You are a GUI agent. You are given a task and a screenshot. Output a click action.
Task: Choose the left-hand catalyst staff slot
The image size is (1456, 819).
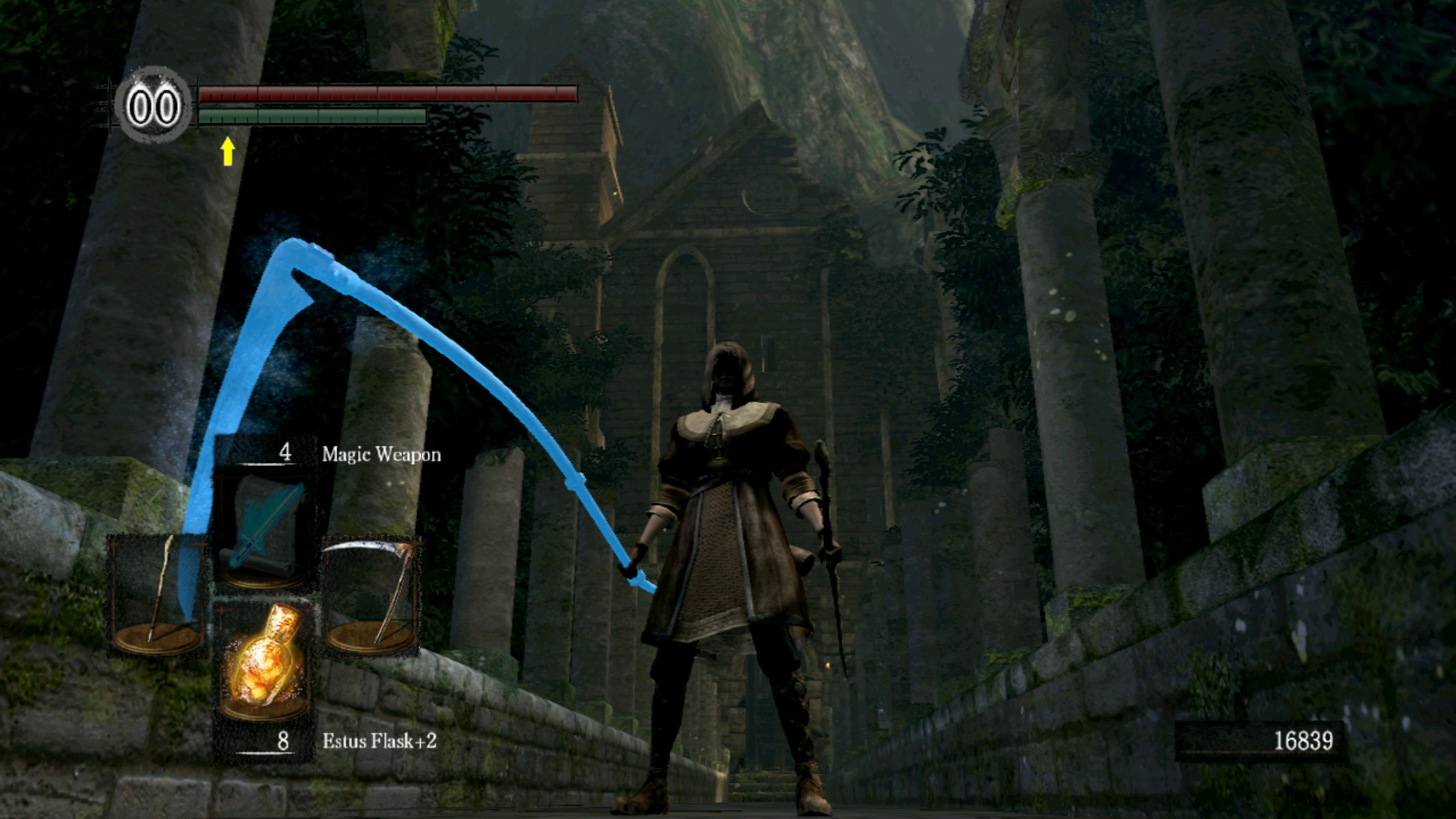point(156,594)
